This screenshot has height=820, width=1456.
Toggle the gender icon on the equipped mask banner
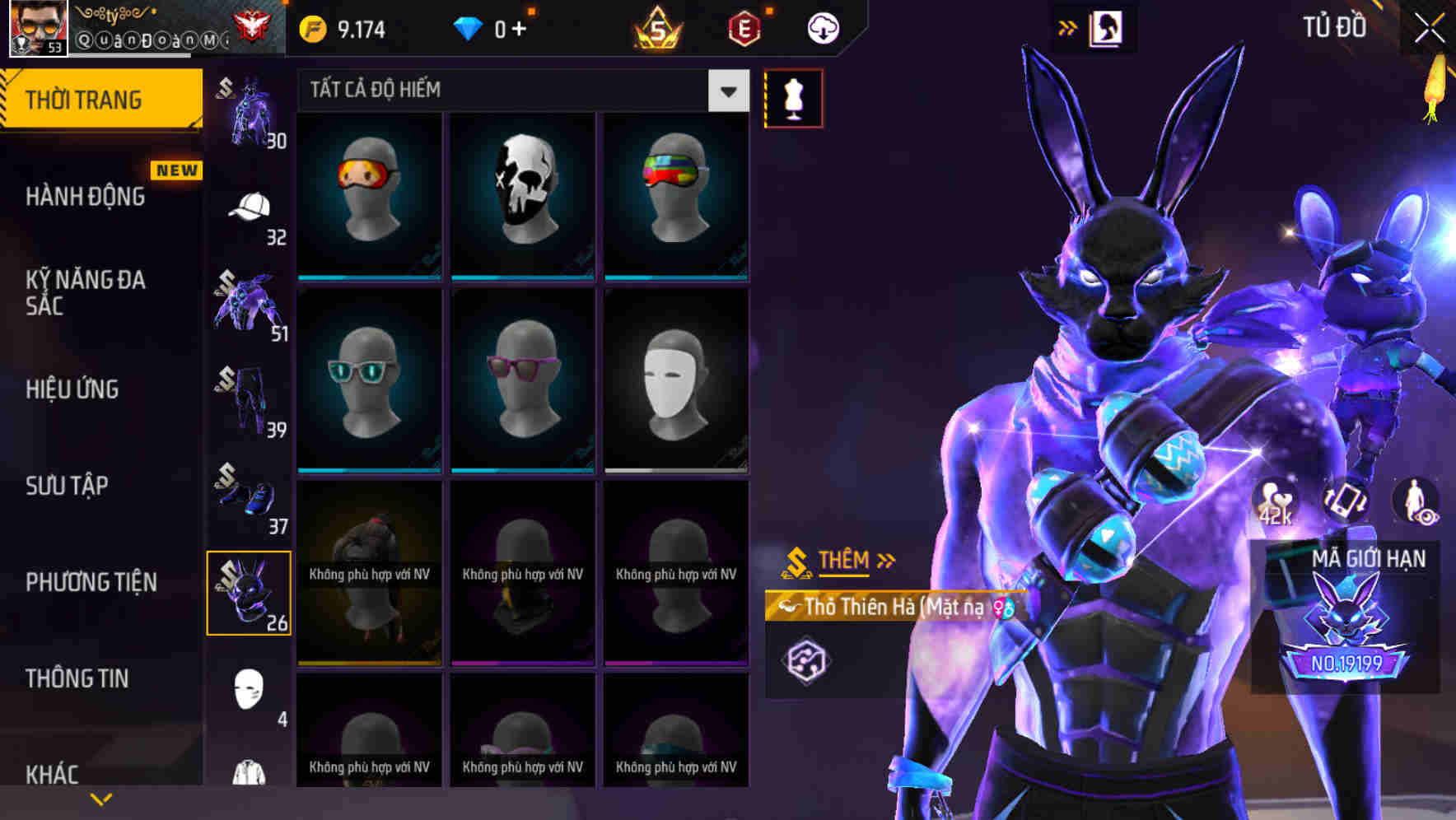coord(1003,607)
